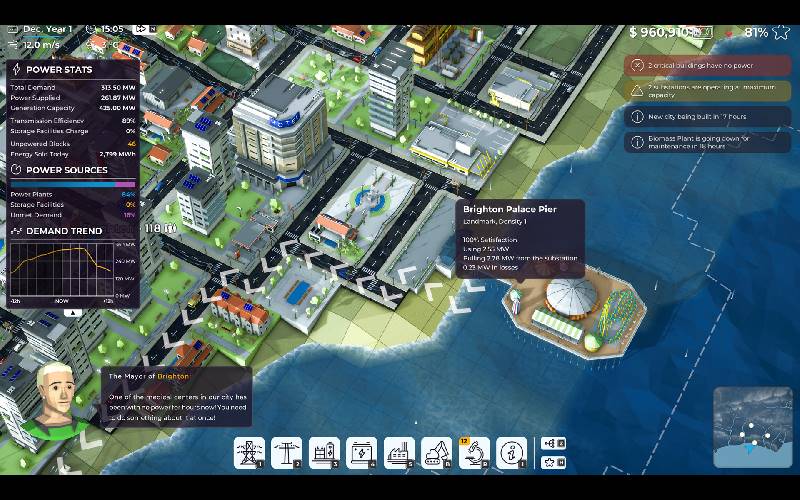Toggle the network connections overlay button
This screenshot has width=800, height=500.
(x=551, y=442)
